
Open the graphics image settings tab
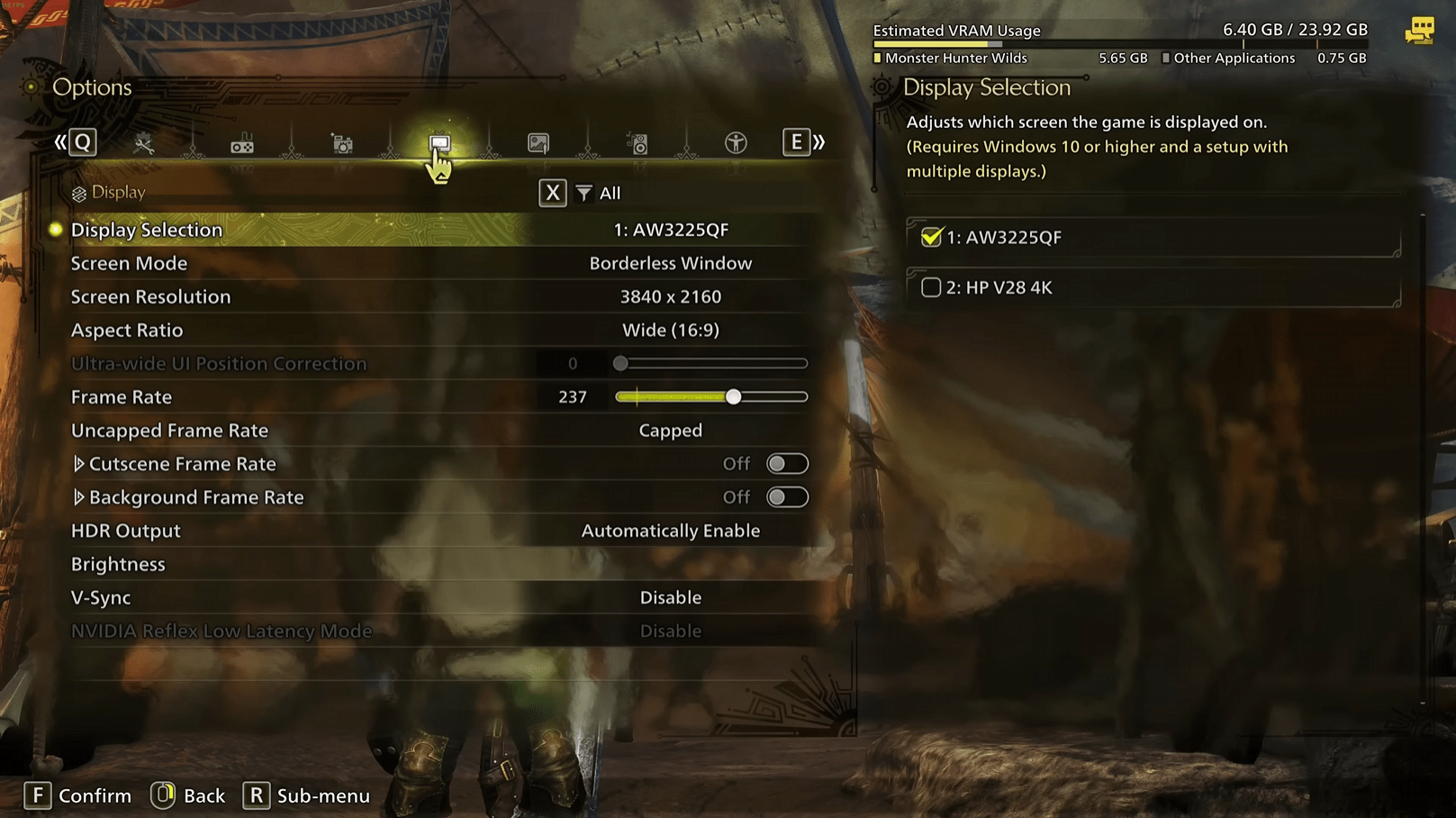pyautogui.click(x=538, y=141)
